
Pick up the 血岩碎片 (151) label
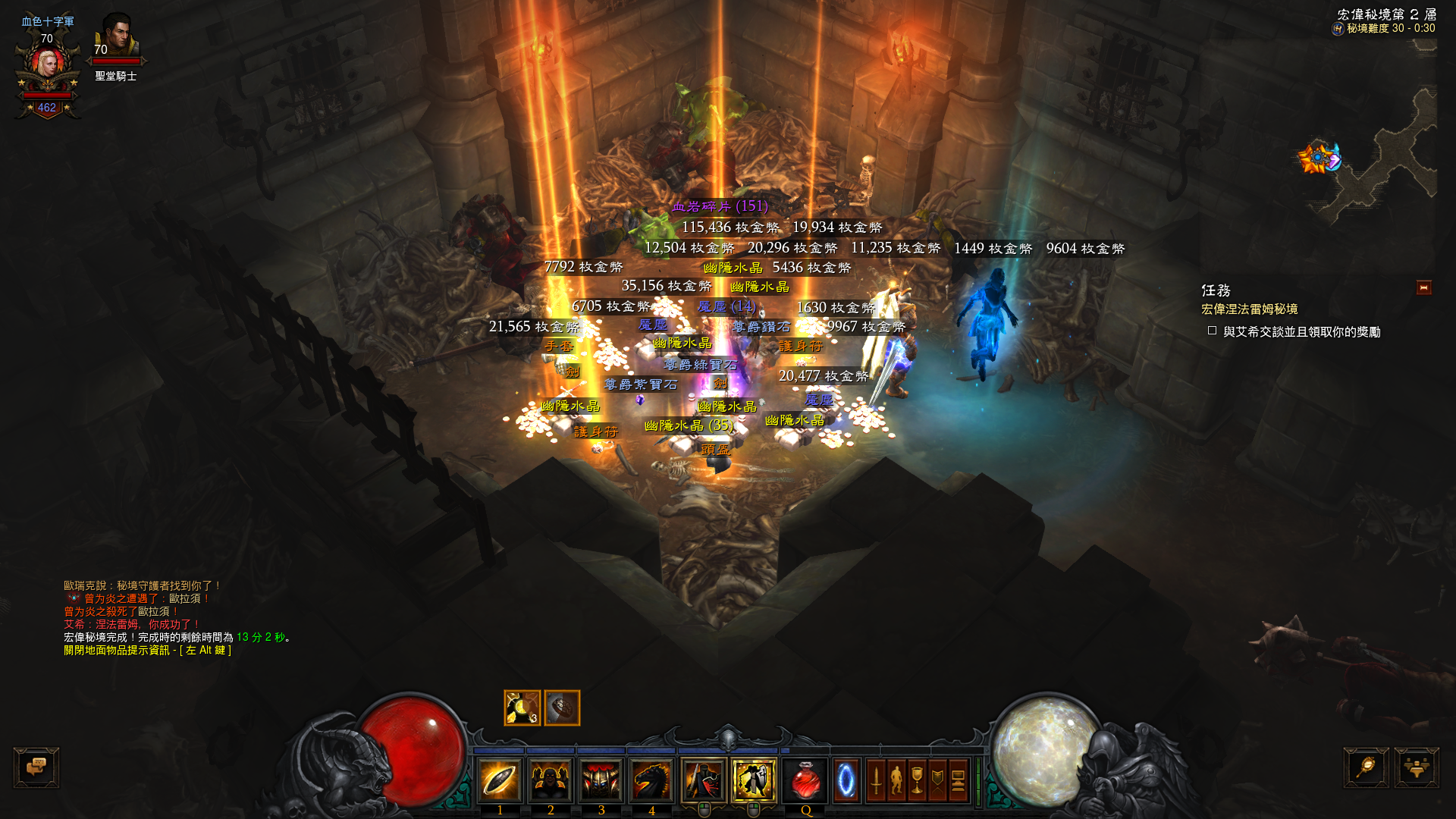click(x=720, y=206)
